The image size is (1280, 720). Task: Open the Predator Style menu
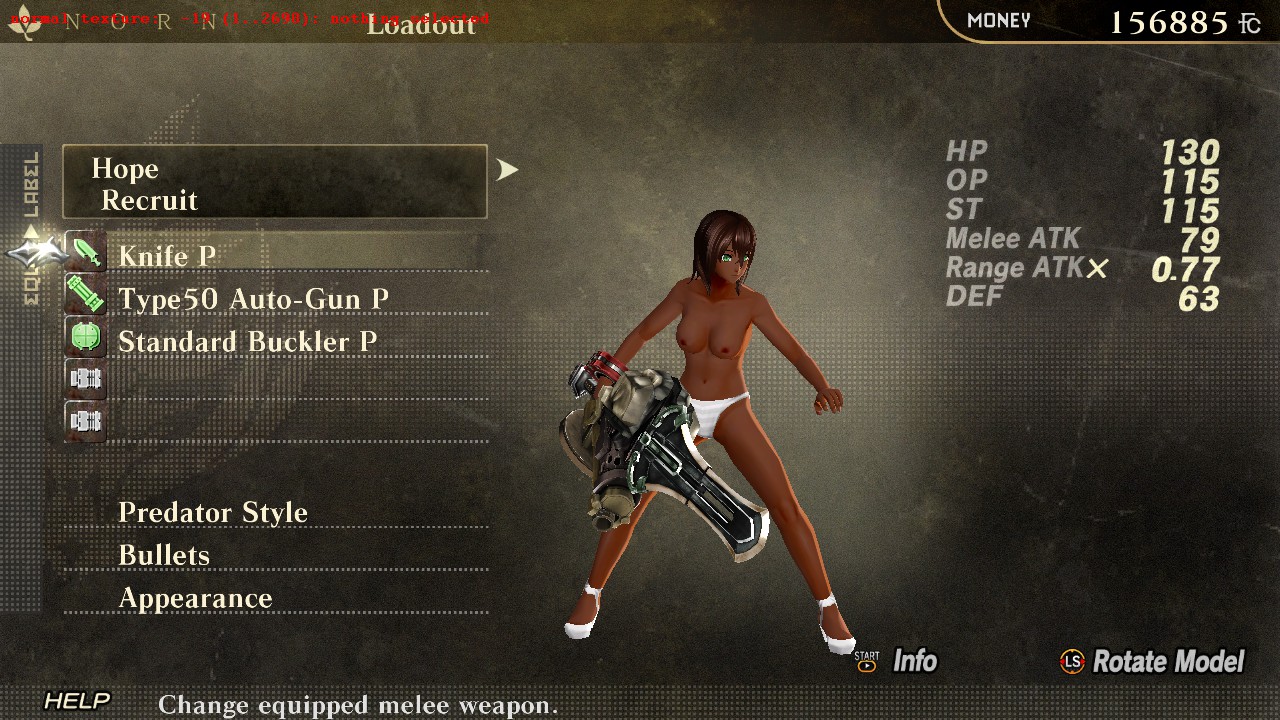[x=213, y=512]
